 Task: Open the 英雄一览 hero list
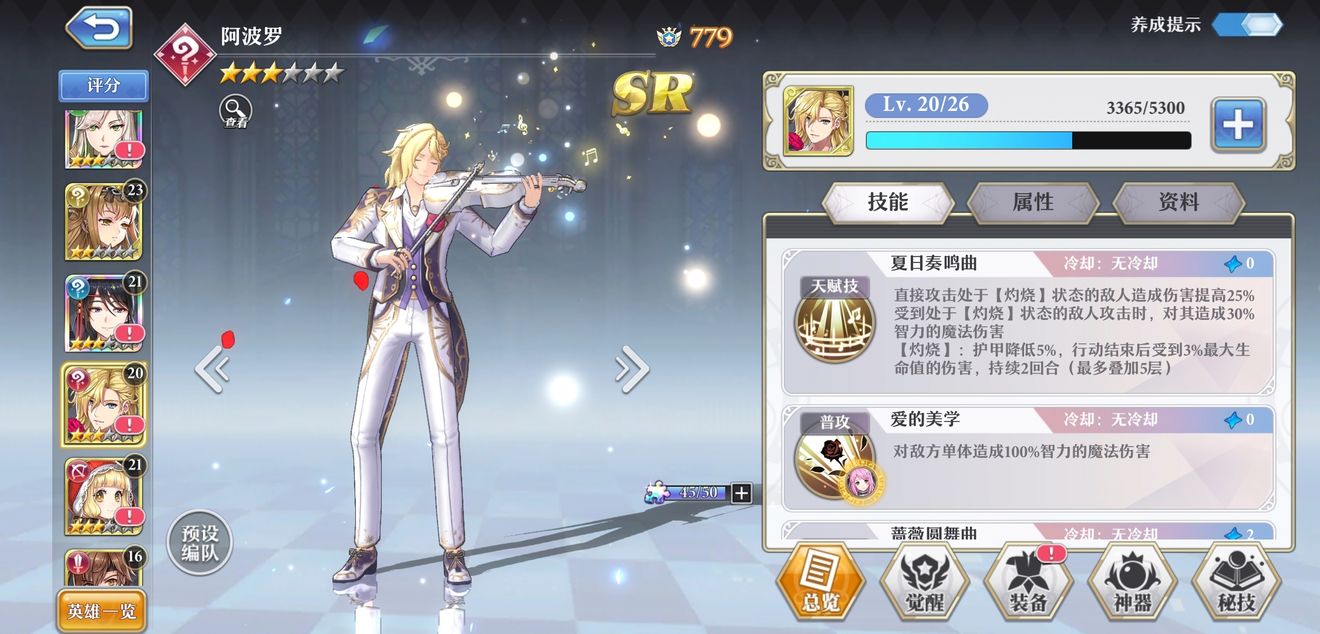pyautogui.click(x=102, y=611)
